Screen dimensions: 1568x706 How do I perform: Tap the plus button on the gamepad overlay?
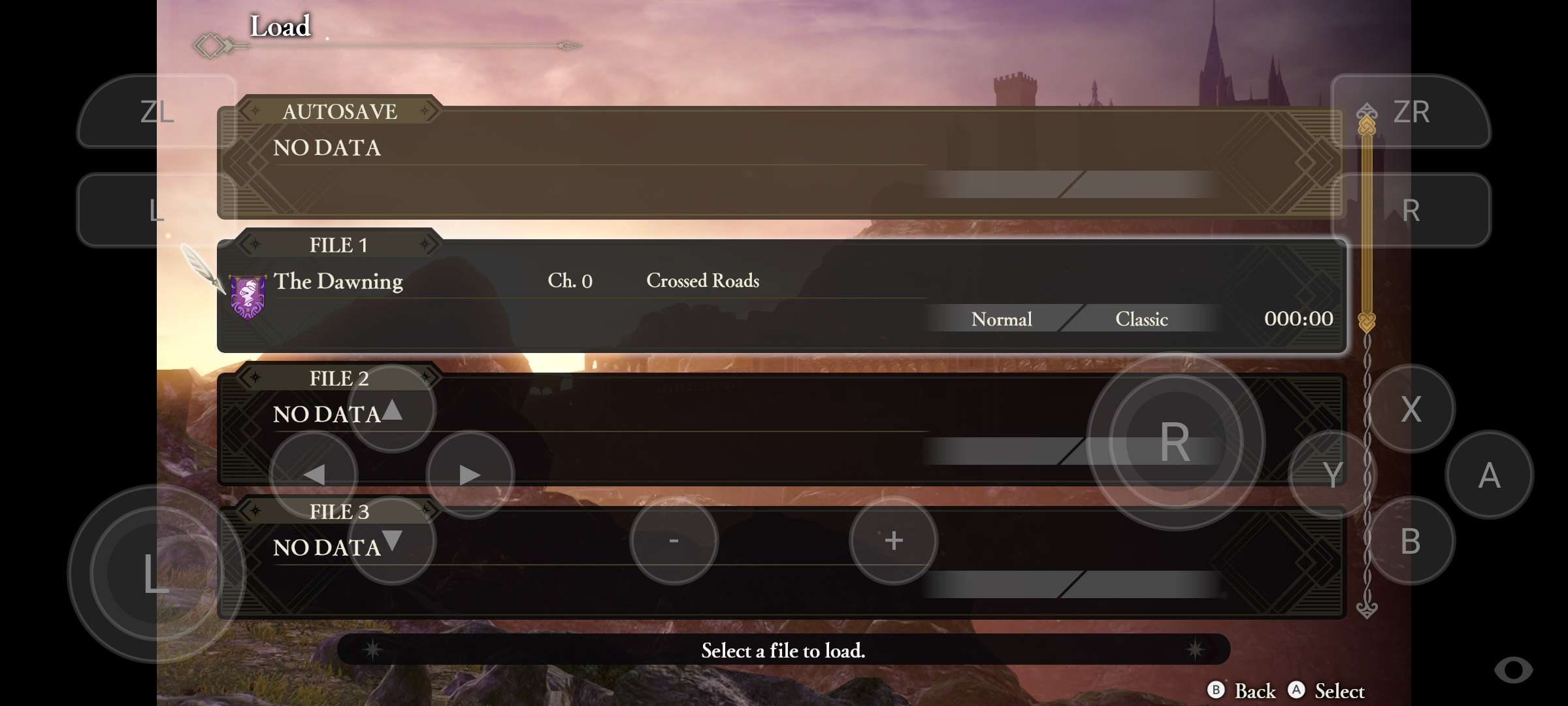click(893, 541)
